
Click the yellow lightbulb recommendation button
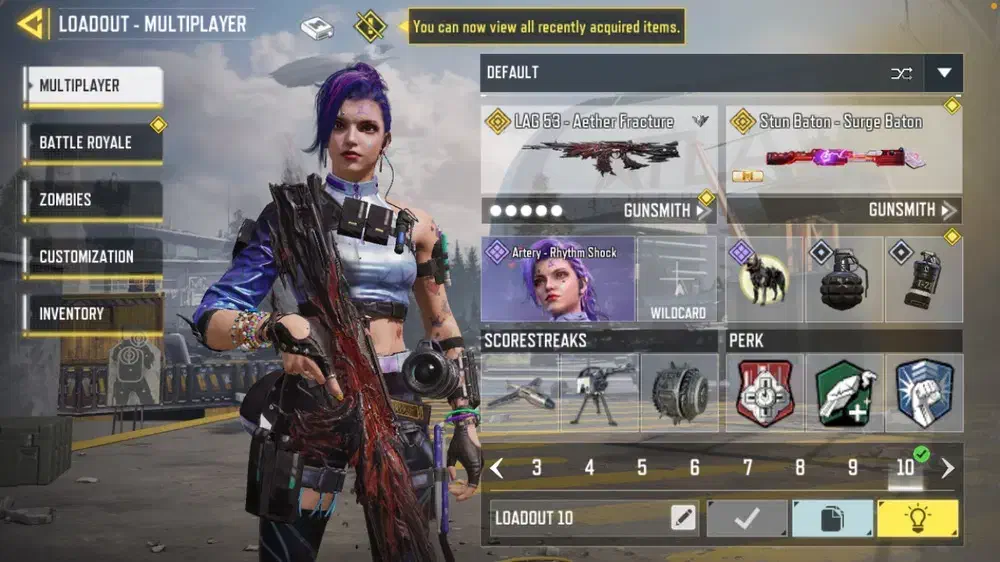[x=917, y=518]
